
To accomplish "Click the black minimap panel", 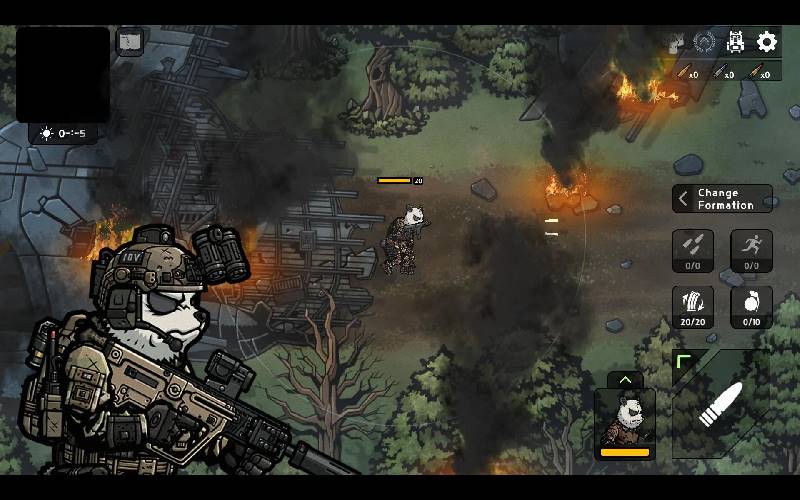I will point(63,74).
